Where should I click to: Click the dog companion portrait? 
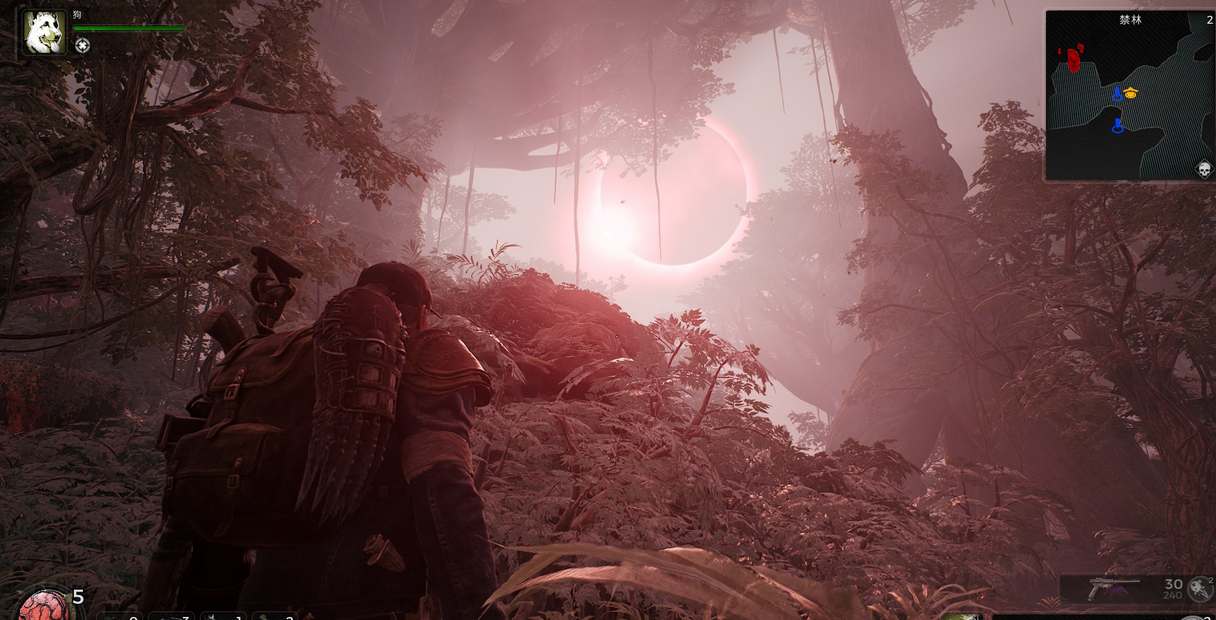click(44, 32)
